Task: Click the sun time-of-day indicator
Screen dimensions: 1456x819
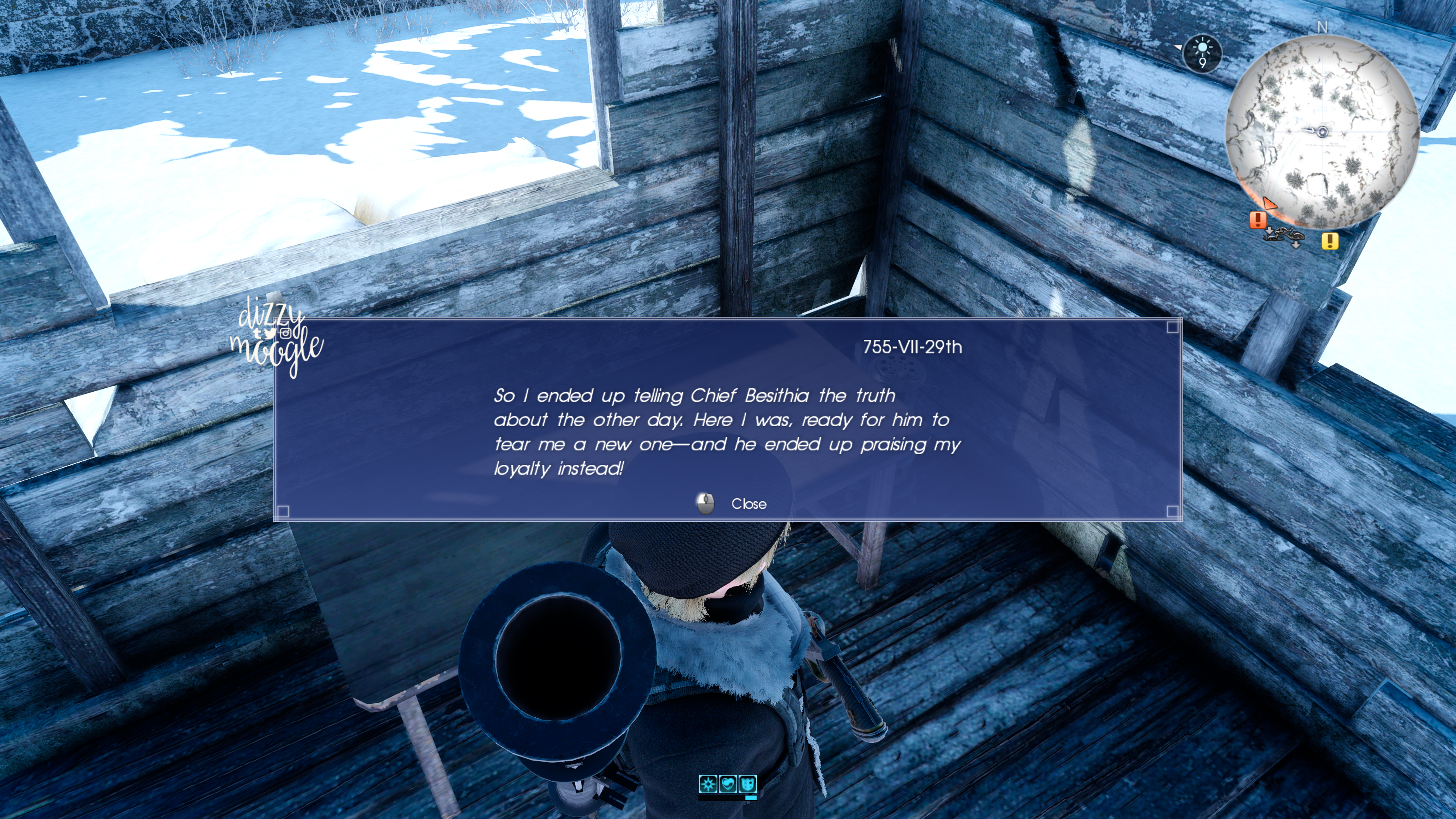Action: [x=1202, y=53]
